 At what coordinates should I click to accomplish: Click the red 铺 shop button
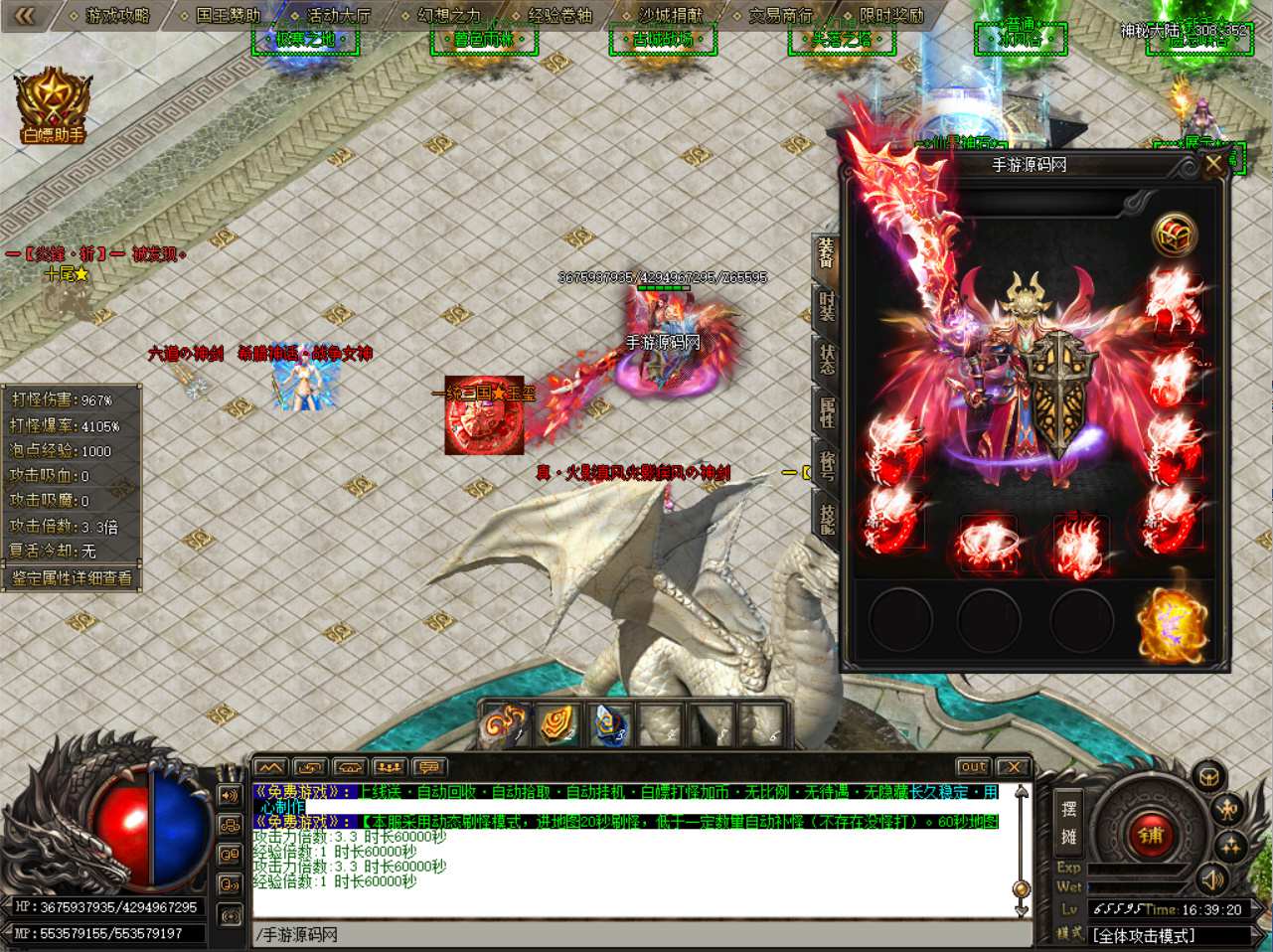1151,835
